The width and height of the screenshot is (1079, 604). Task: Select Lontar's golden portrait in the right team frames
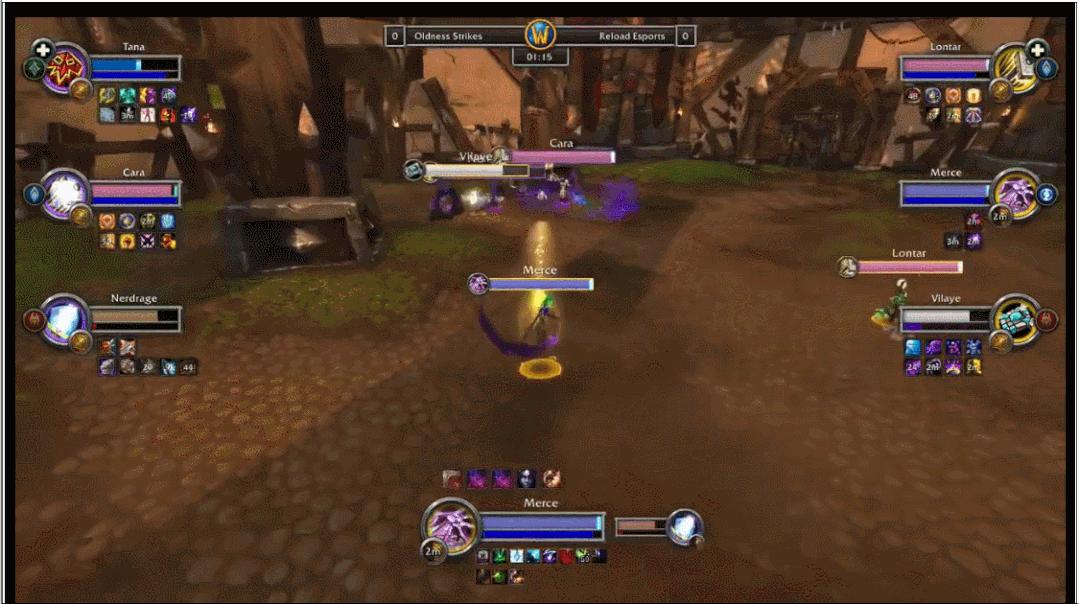click(1015, 68)
